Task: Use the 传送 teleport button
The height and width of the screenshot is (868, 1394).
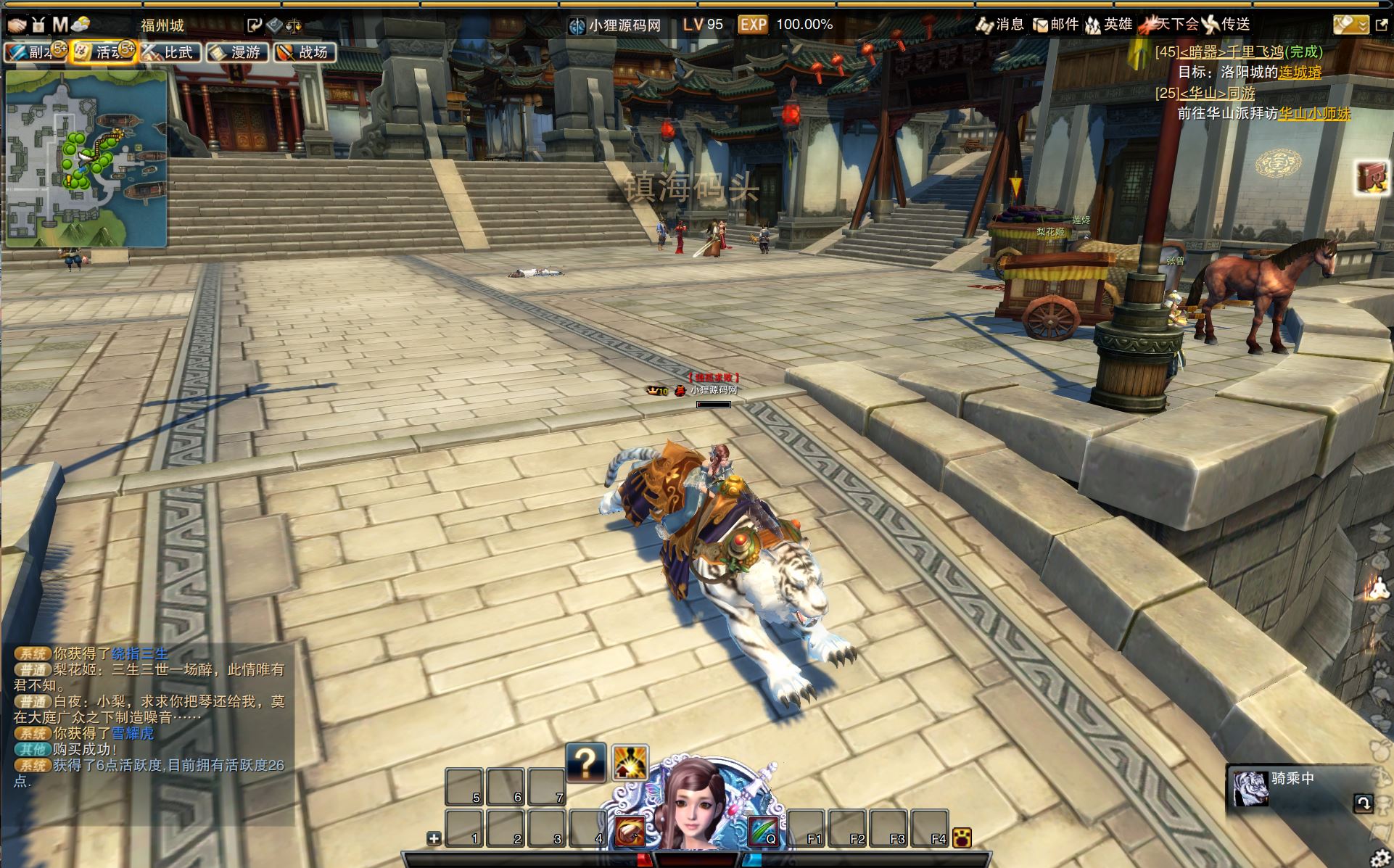Action: 1226,25
